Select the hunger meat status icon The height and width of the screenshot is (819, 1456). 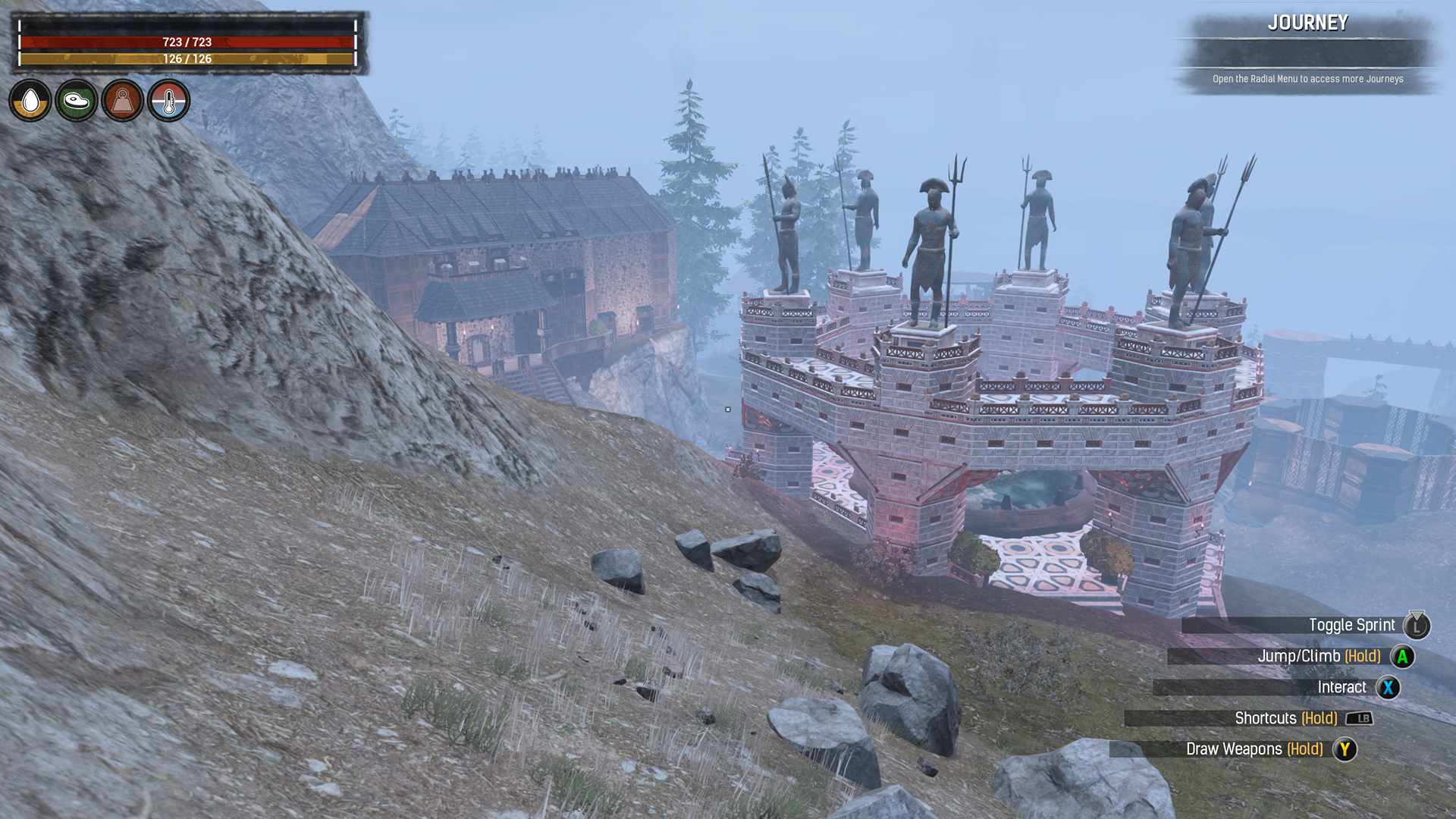pos(77,100)
